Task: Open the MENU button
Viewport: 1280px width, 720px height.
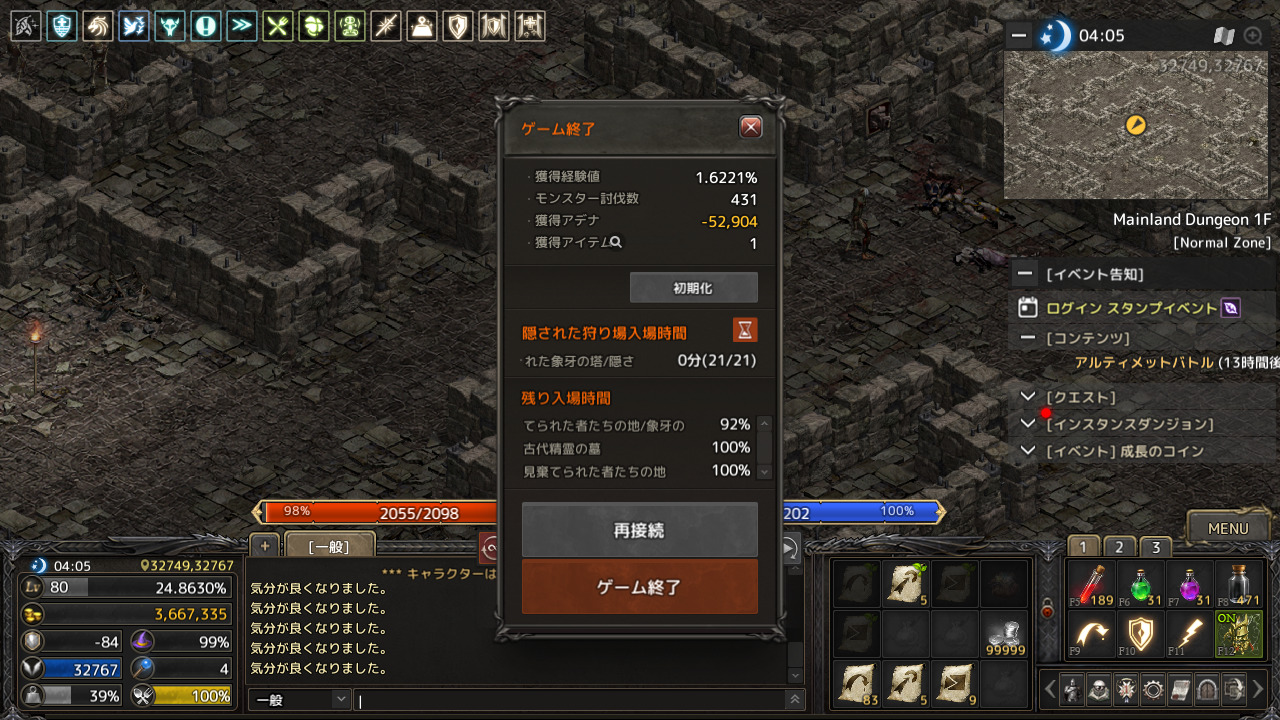Action: click(1227, 528)
